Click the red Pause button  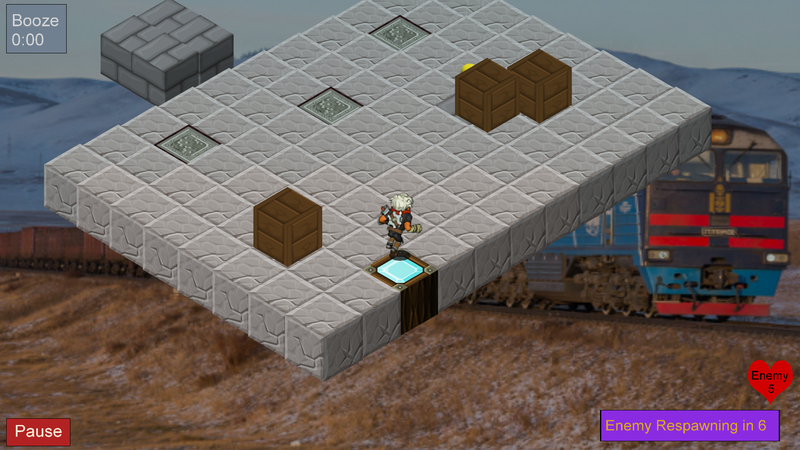pyautogui.click(x=38, y=432)
